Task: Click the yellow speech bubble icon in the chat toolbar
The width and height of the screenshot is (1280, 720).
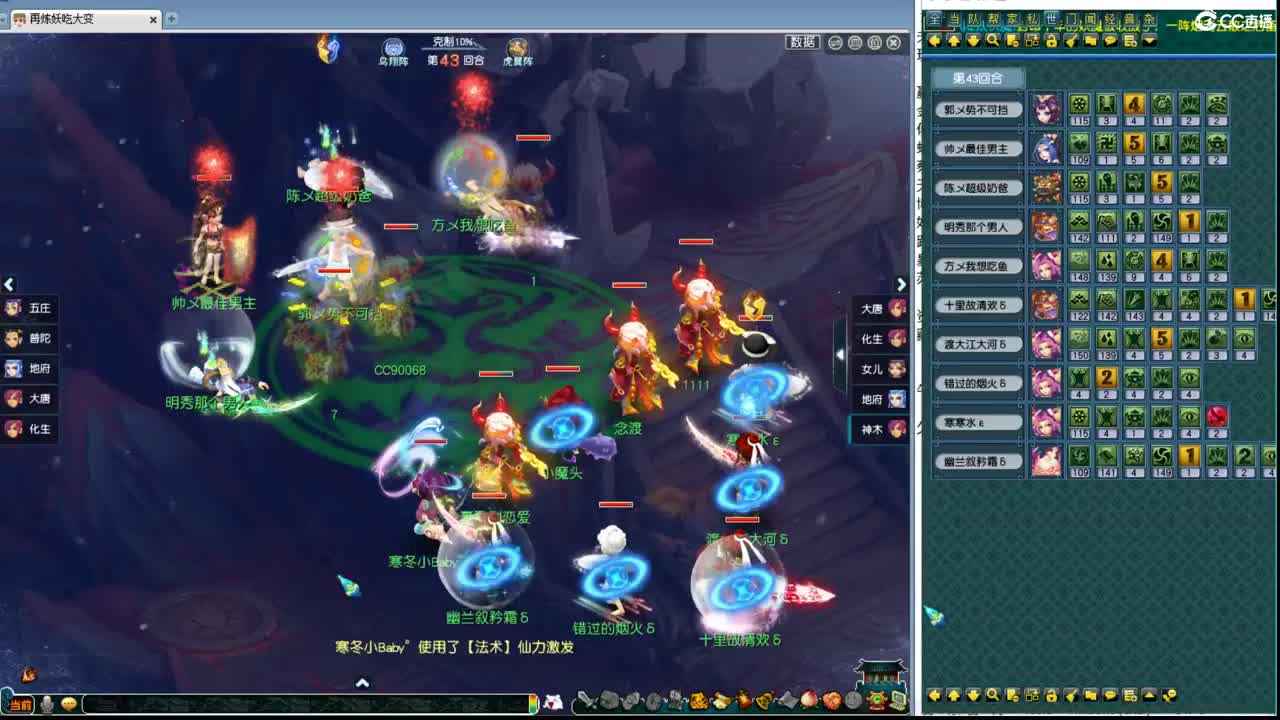Action: pos(1111,42)
